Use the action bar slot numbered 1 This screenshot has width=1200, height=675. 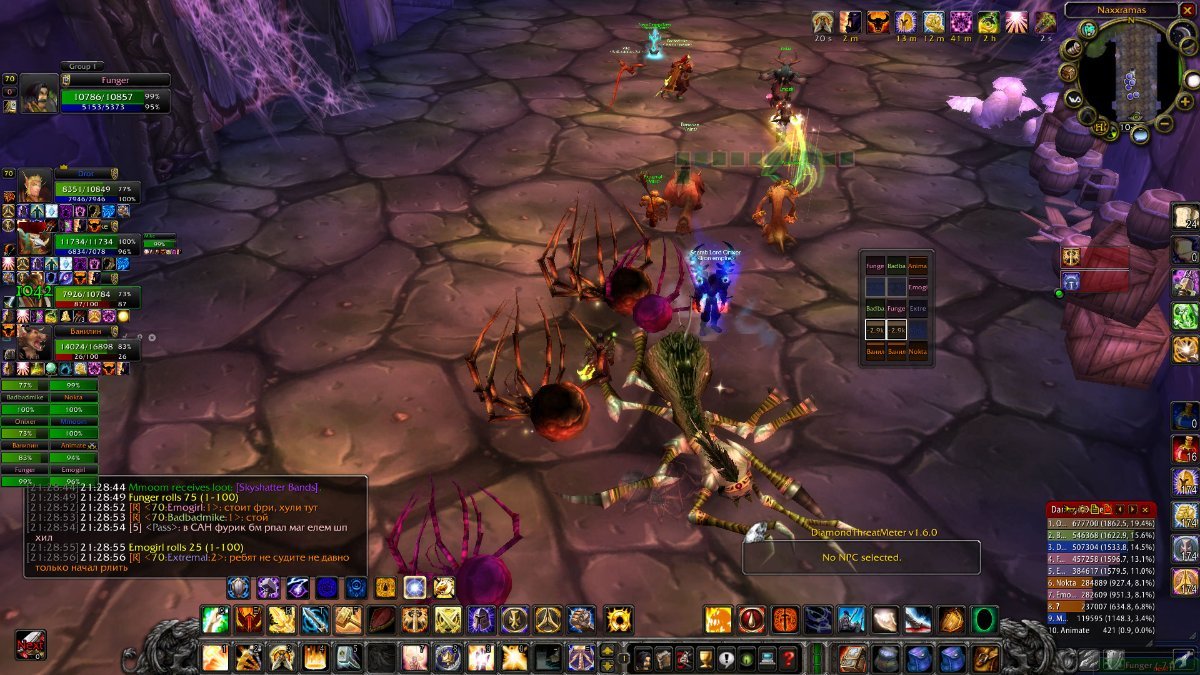pyautogui.click(x=215, y=657)
